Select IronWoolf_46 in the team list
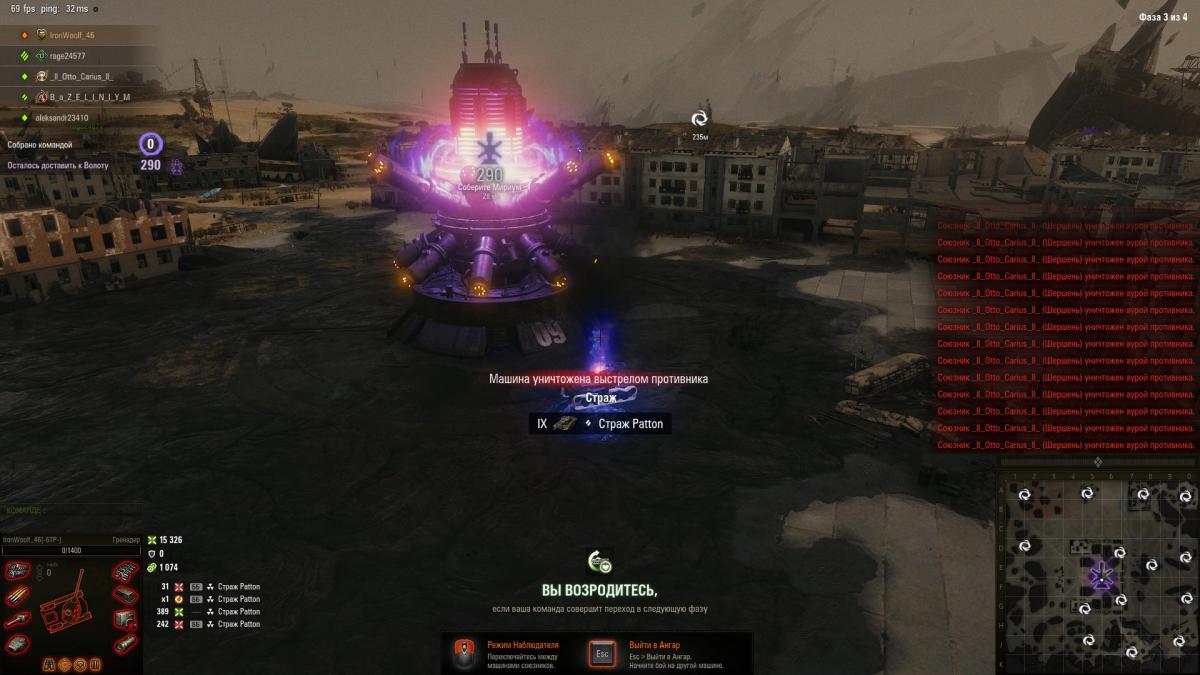Viewport: 1200px width, 675px height. coord(72,35)
